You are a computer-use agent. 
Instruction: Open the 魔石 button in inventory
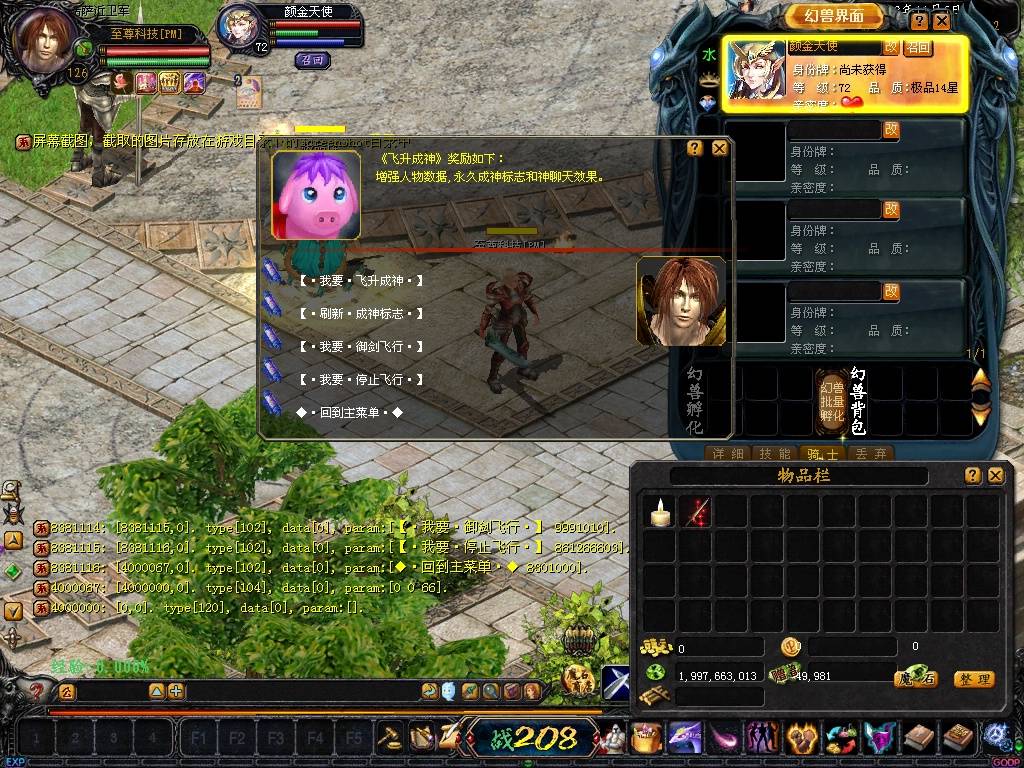915,679
